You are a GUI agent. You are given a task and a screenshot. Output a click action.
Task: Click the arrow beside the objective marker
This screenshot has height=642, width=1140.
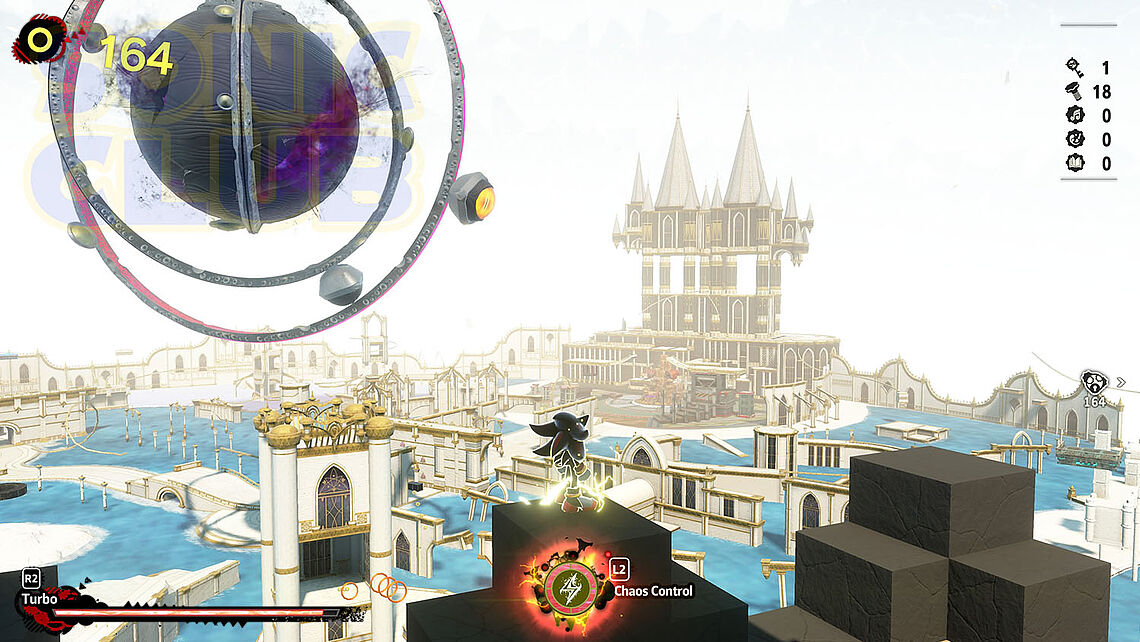1120,382
